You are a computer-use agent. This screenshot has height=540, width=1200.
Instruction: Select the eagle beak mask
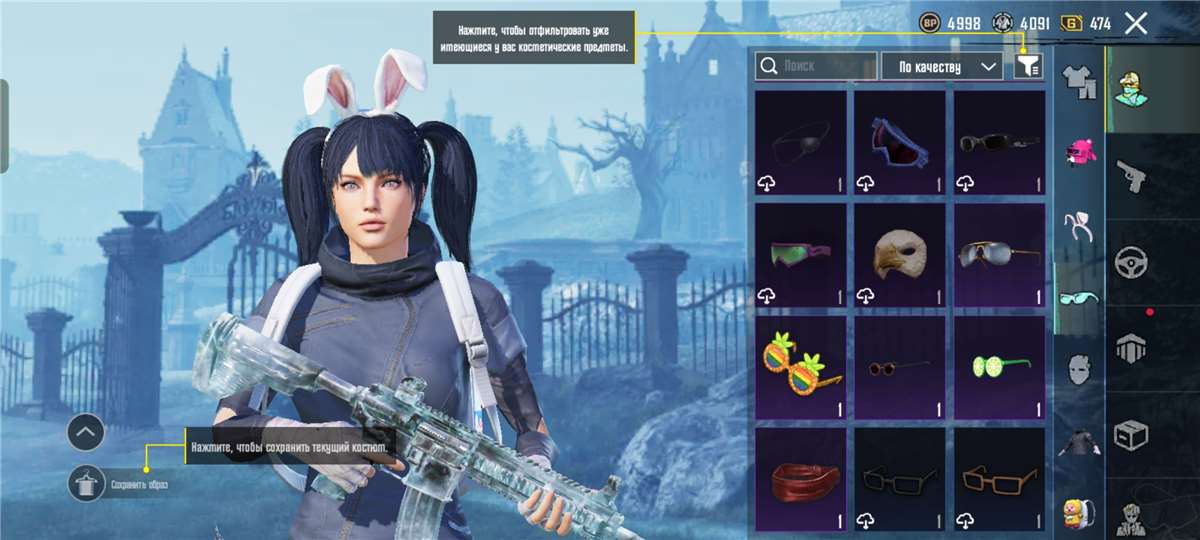(x=899, y=256)
